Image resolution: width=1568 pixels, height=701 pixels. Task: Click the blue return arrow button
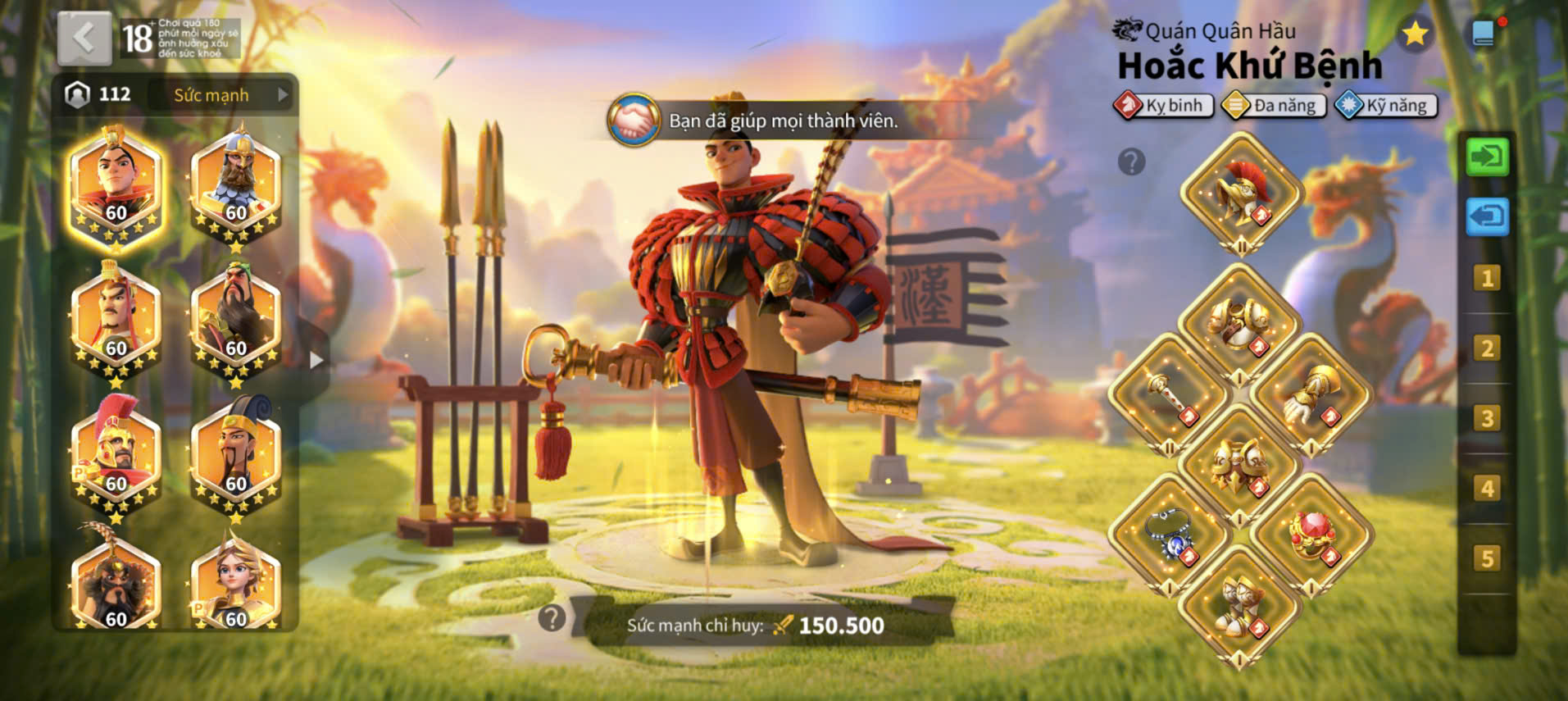1487,217
